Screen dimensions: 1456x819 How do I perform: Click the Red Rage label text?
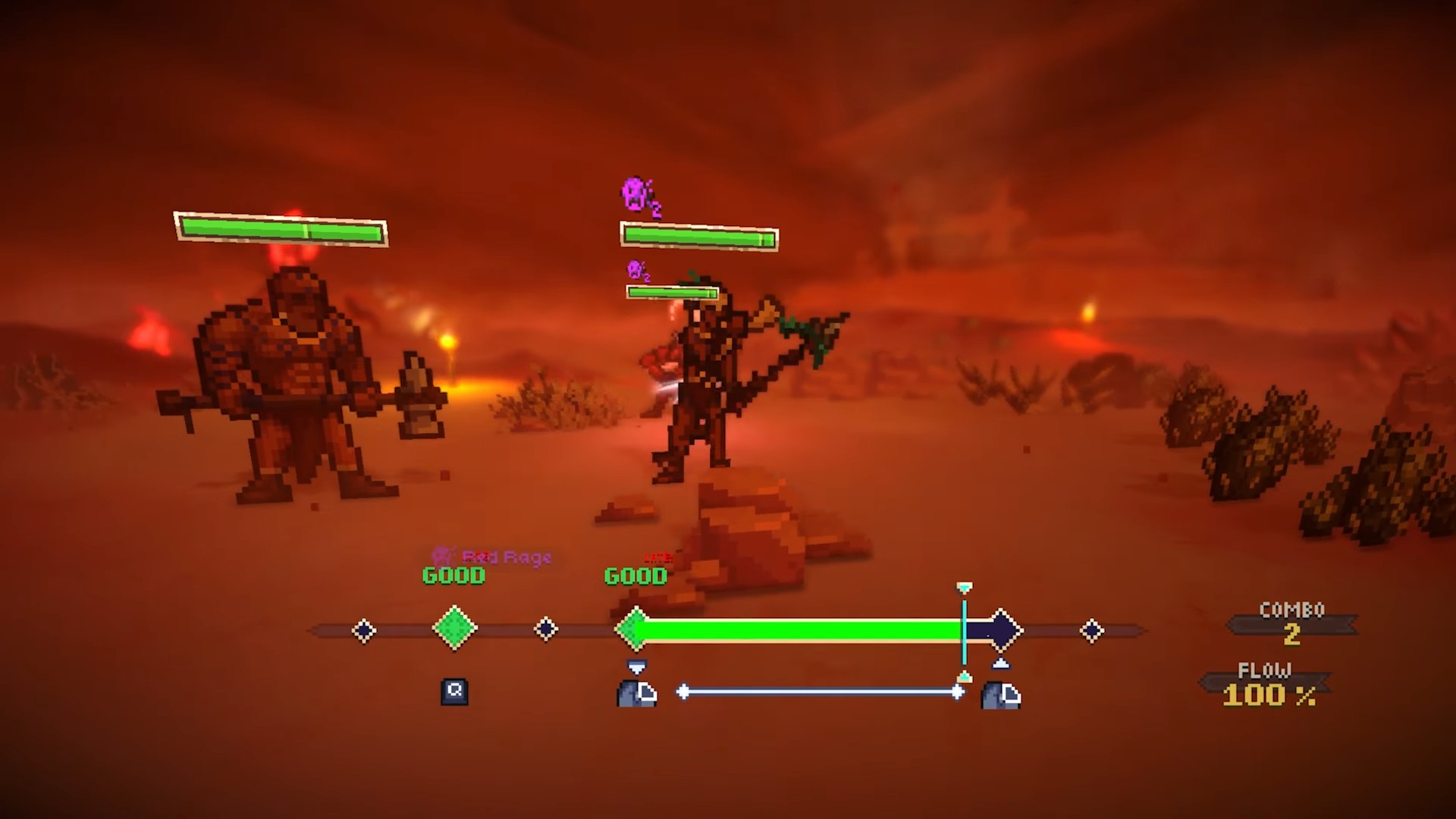coord(507,557)
